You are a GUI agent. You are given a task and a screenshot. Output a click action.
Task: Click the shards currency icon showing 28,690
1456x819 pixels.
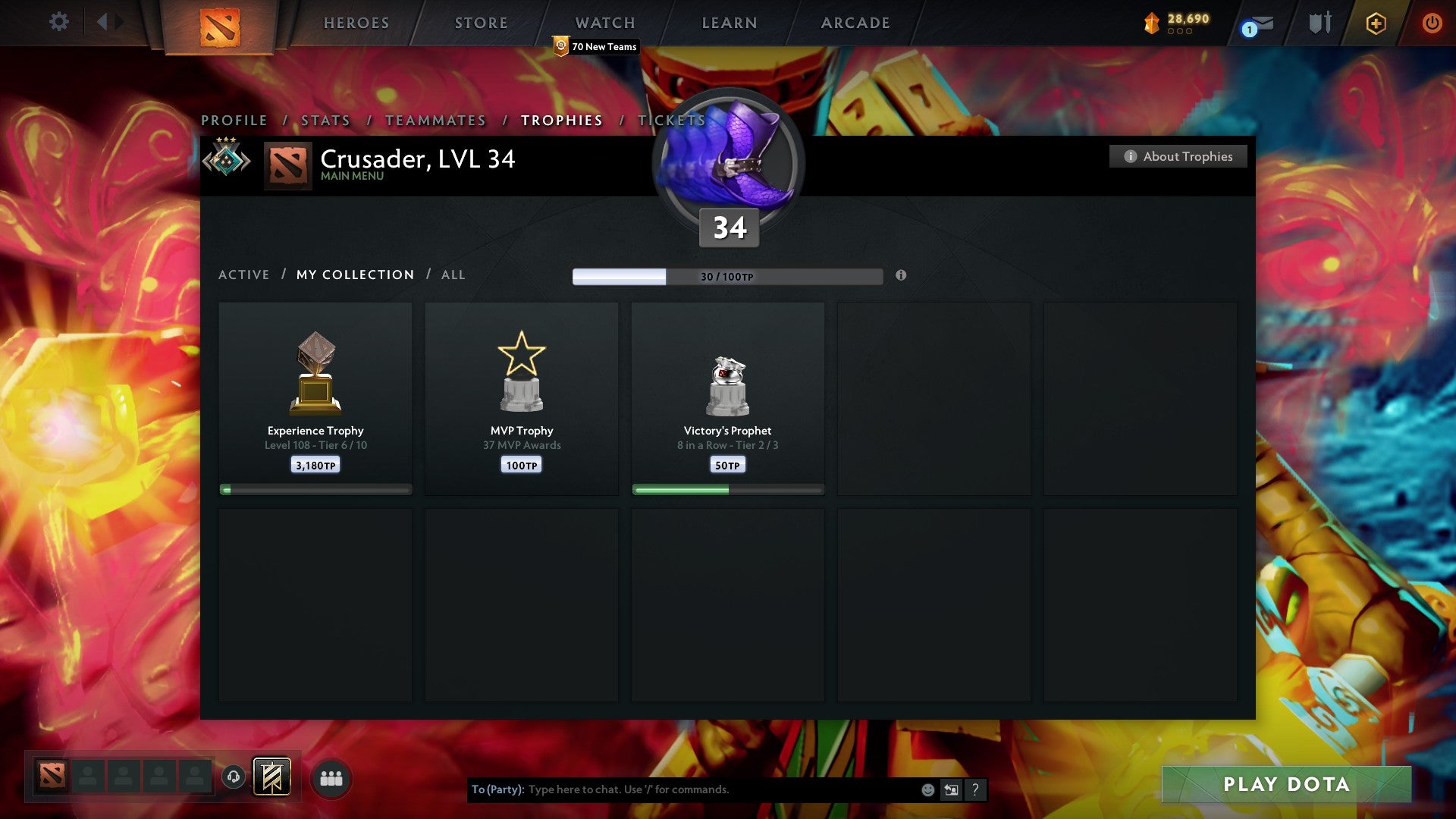1150,23
